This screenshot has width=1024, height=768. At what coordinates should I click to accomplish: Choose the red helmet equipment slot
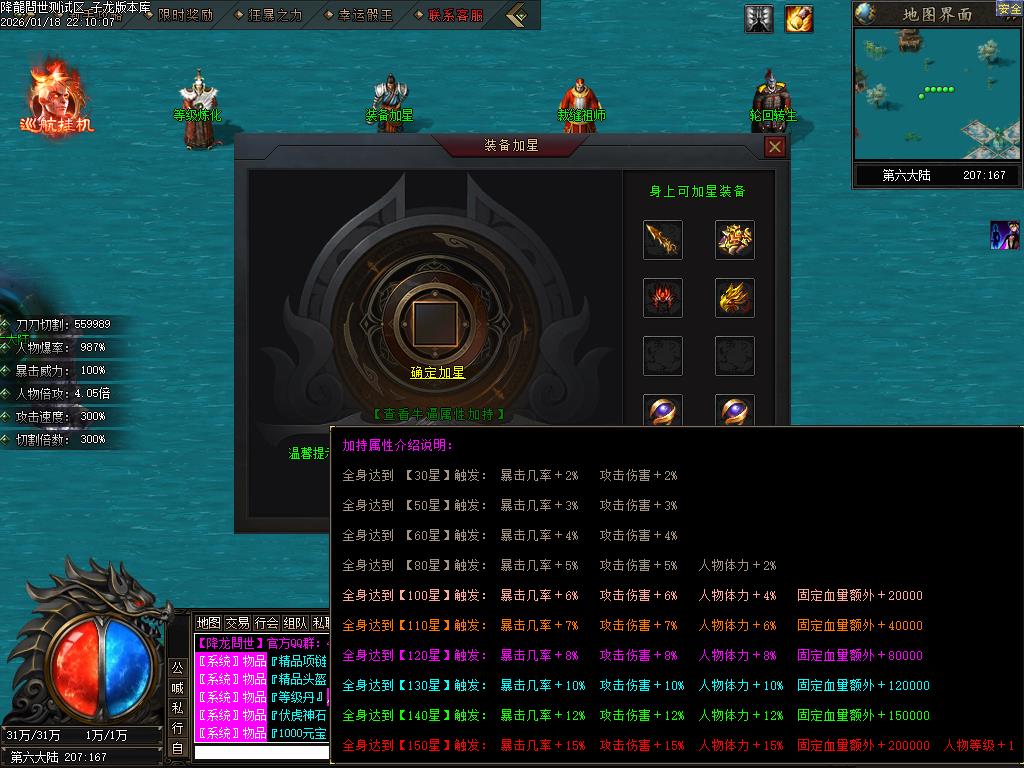coord(663,298)
